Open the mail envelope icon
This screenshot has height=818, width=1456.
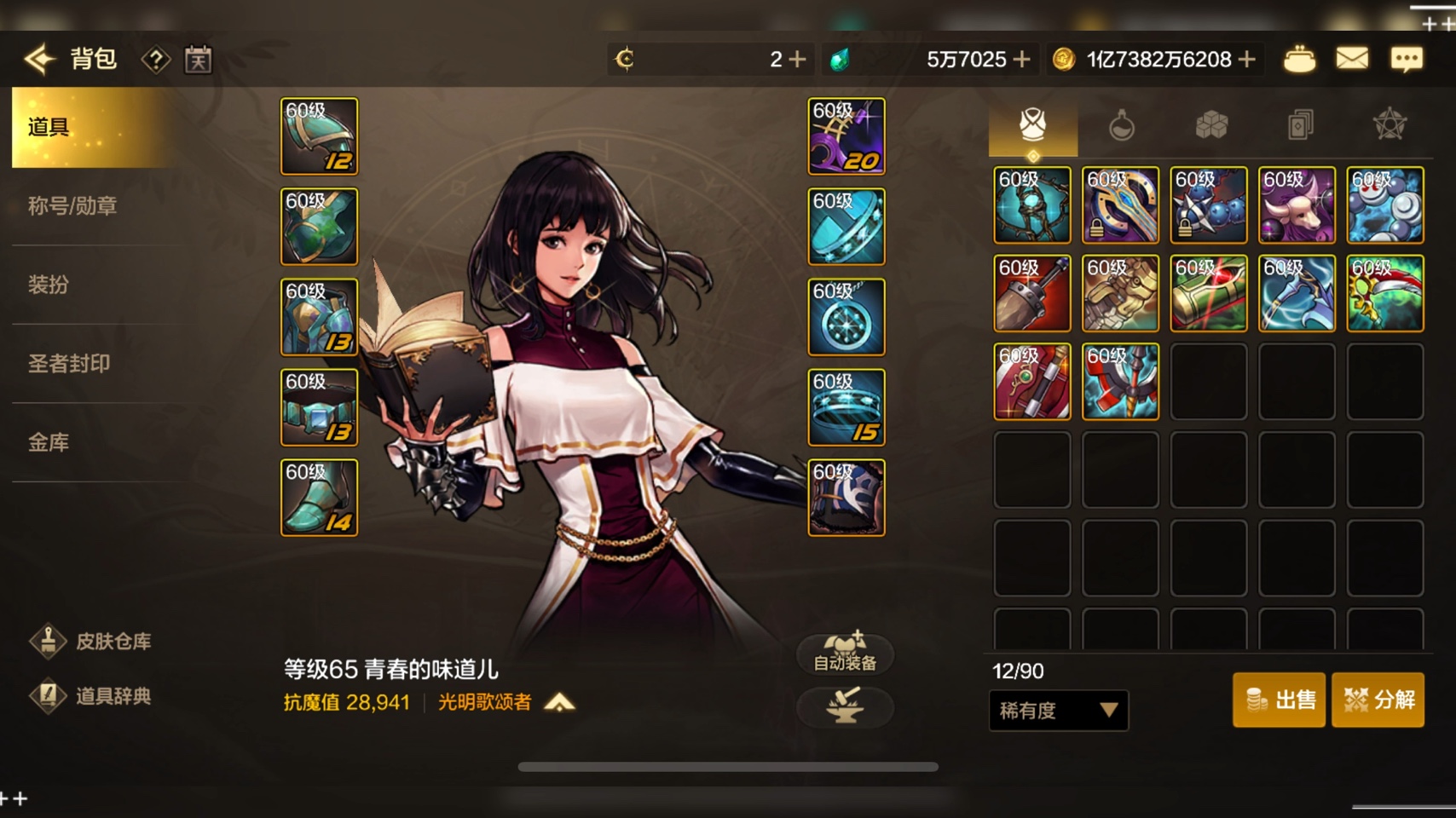1352,59
